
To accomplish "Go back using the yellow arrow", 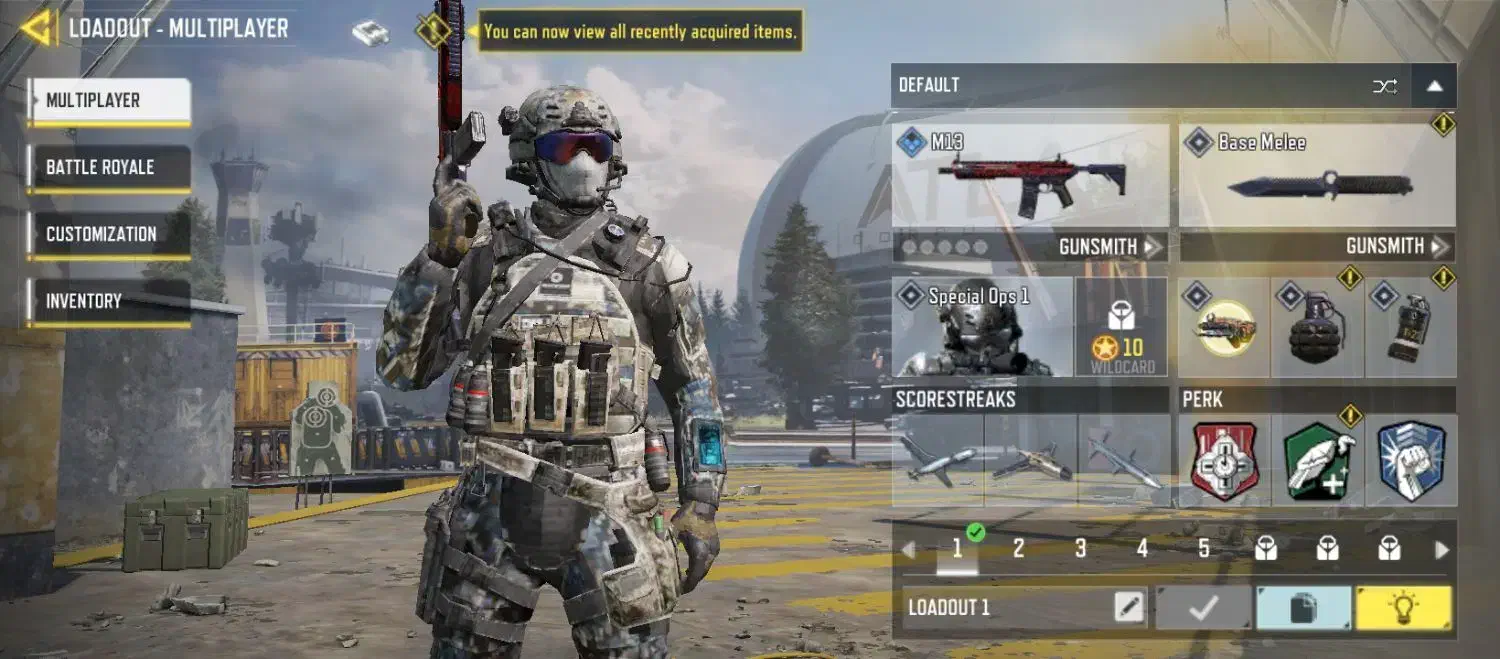I will click(36, 28).
